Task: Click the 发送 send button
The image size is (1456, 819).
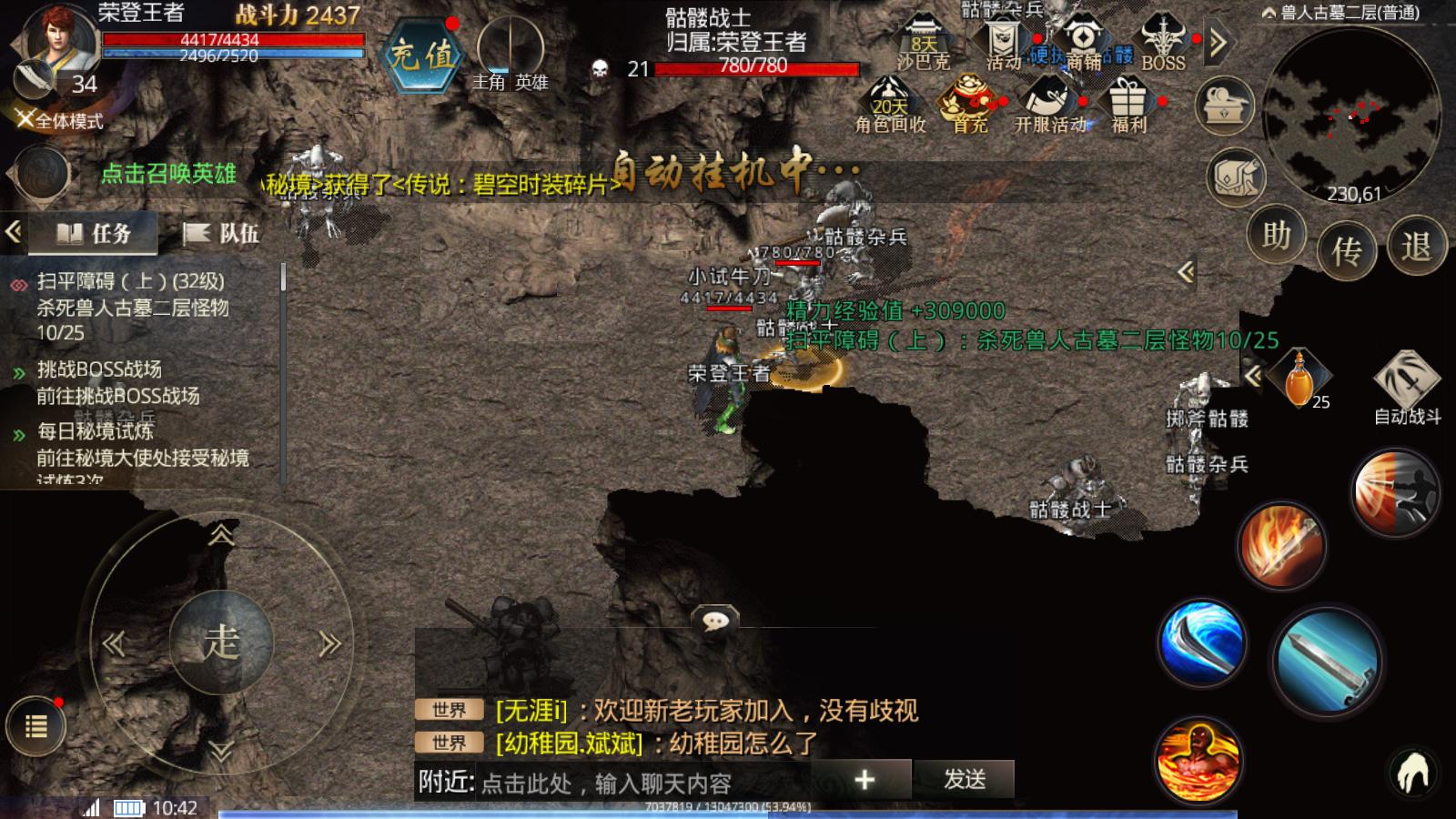Action: (965, 779)
